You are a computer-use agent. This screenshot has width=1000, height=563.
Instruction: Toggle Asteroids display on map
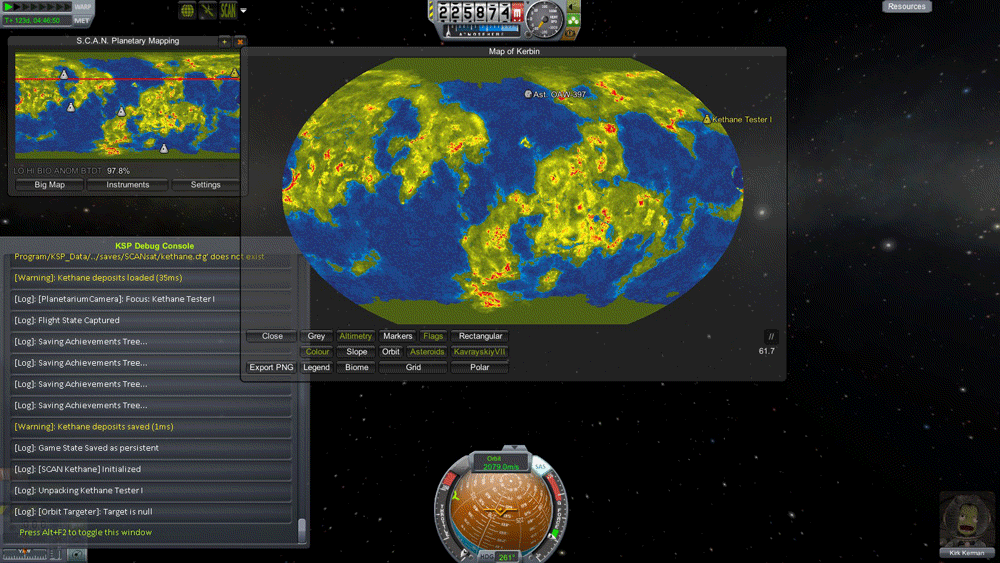point(427,352)
